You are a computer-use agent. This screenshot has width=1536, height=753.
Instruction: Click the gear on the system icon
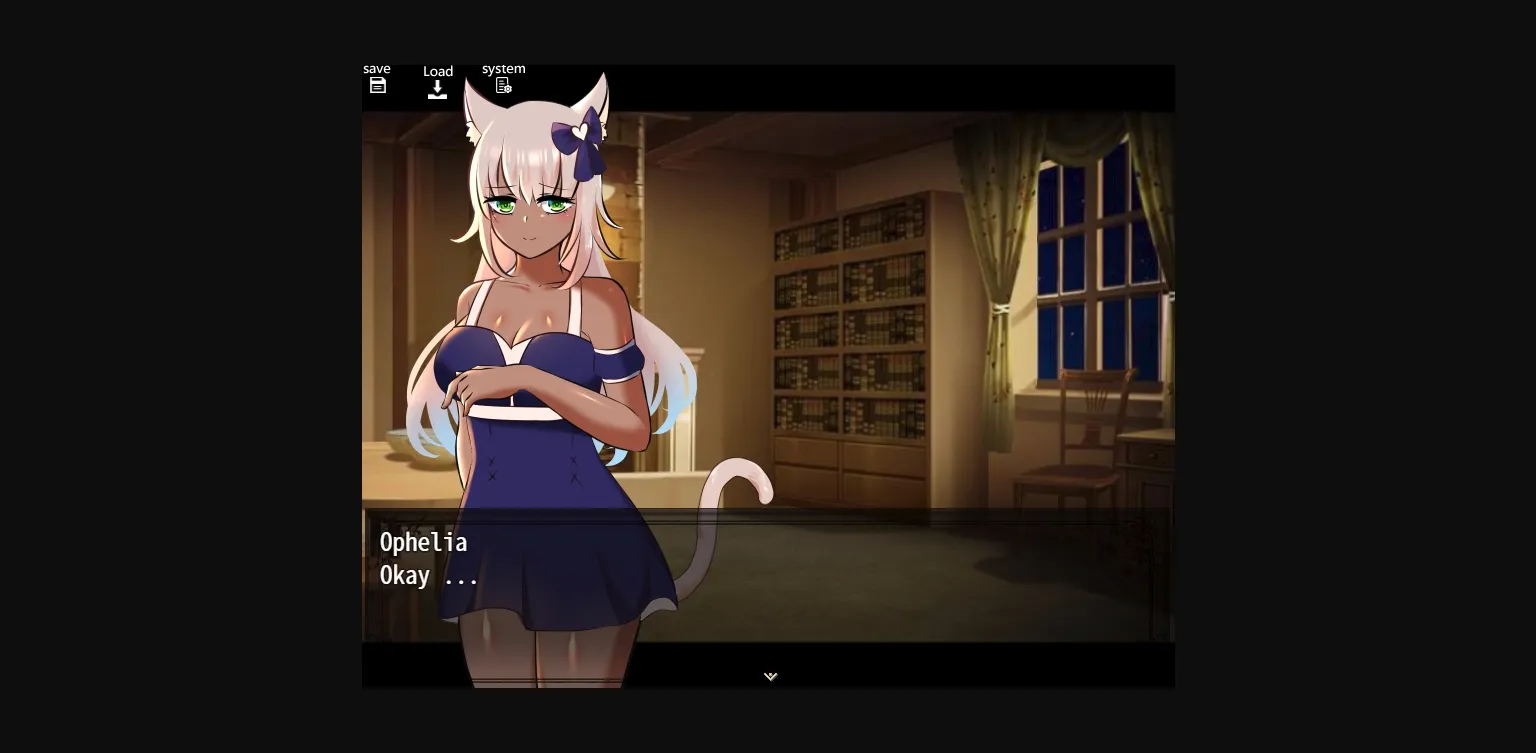[509, 90]
